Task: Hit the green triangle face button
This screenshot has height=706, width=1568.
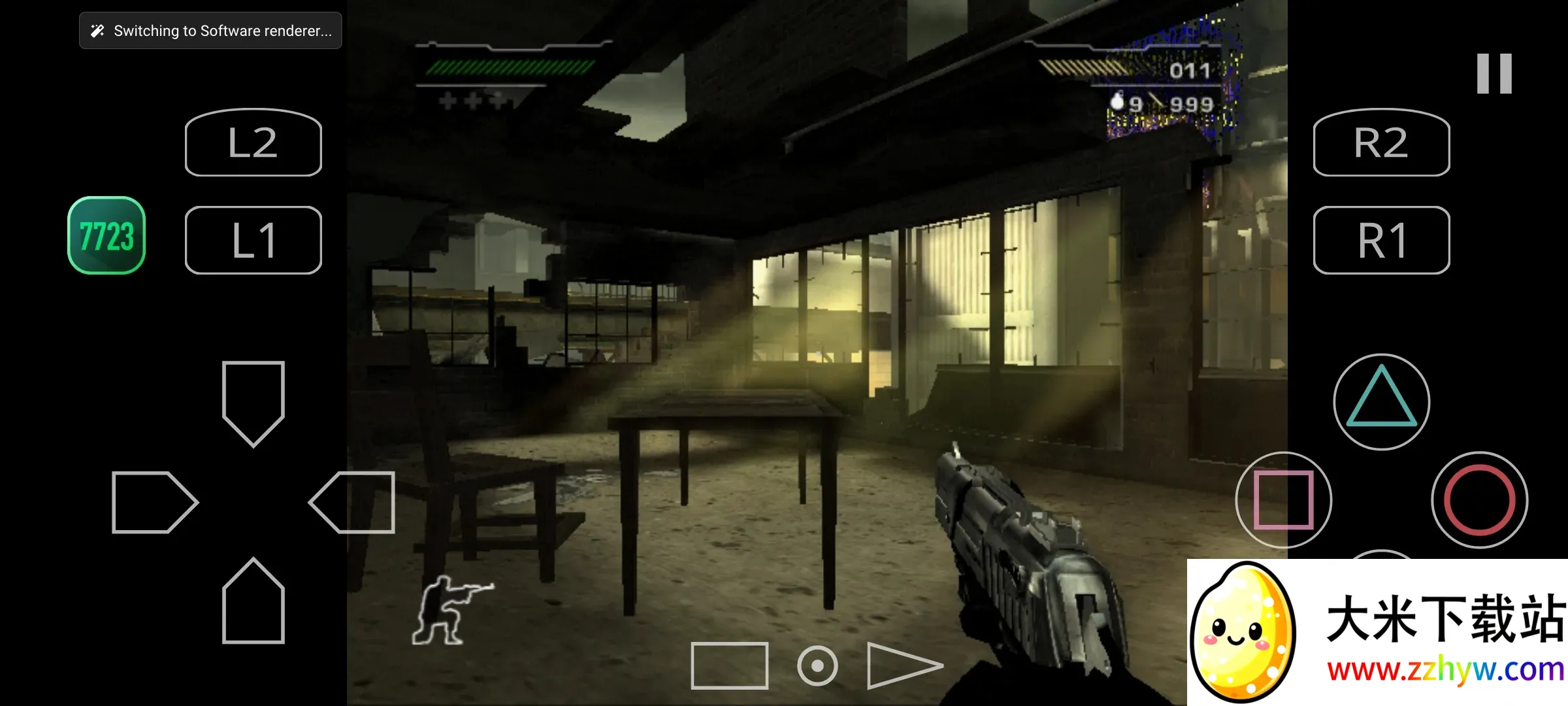Action: (x=1381, y=401)
